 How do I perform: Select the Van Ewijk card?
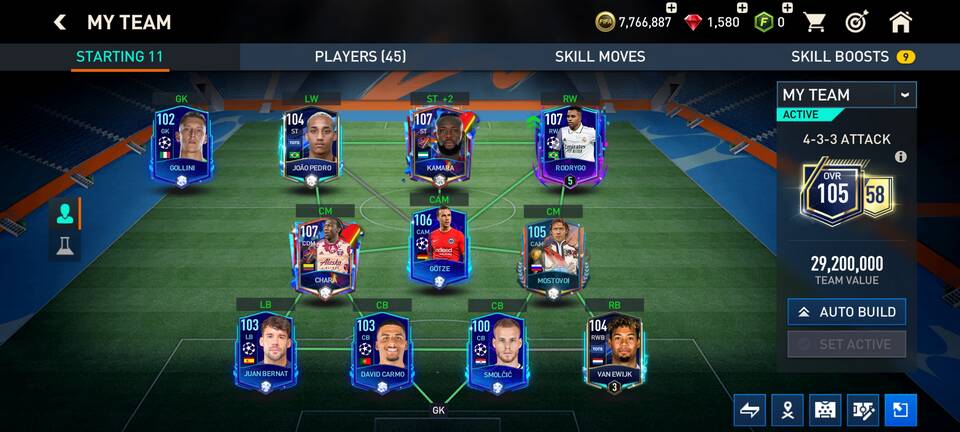(614, 352)
